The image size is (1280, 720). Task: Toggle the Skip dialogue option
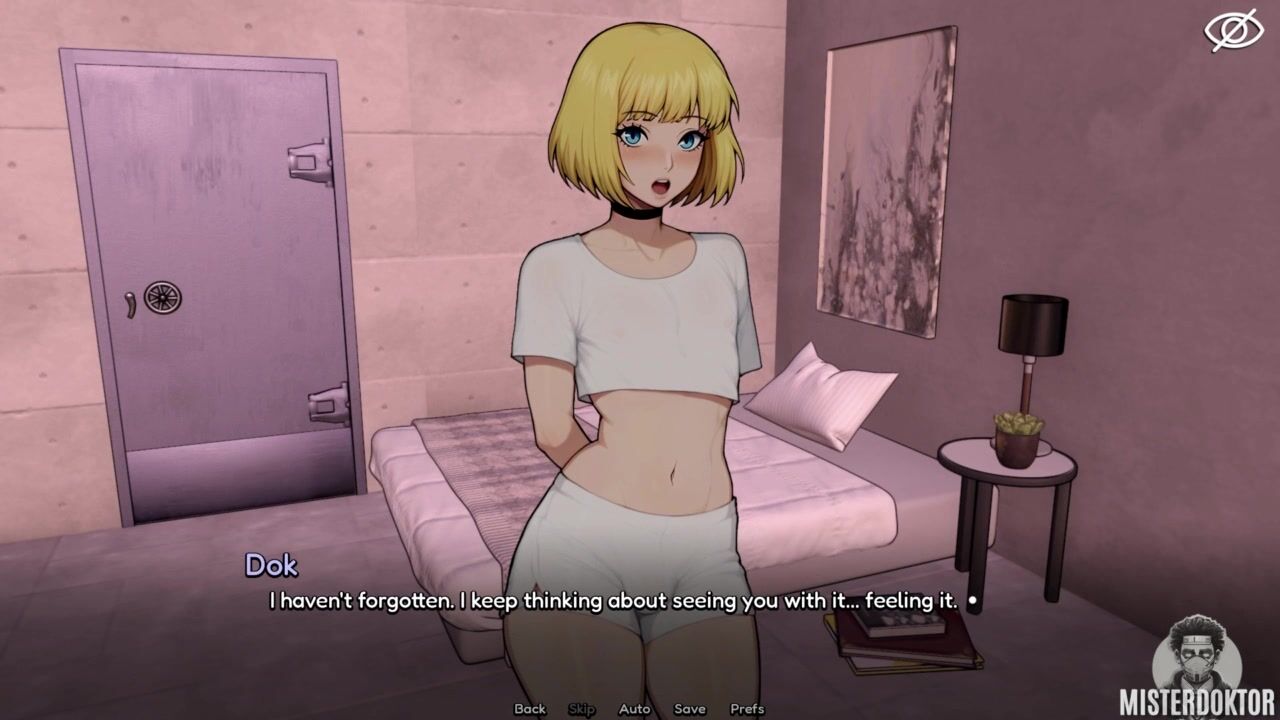[x=581, y=709]
